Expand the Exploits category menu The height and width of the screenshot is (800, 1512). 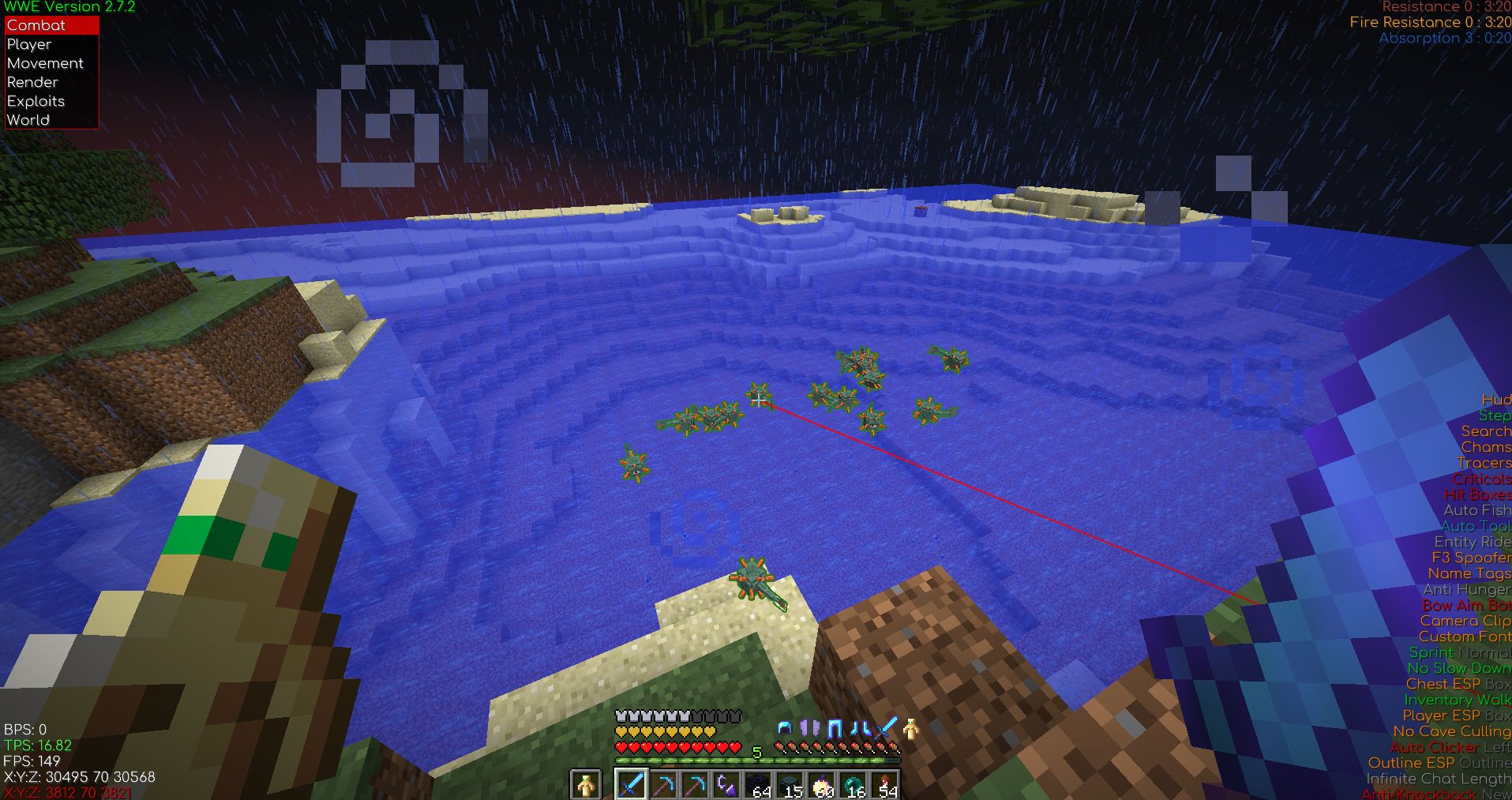[x=35, y=101]
